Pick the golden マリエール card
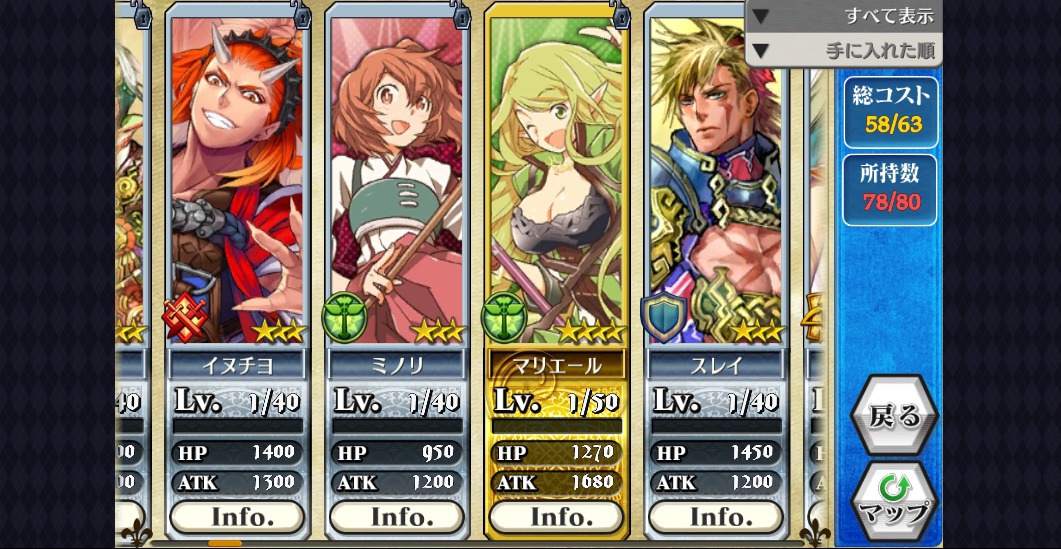Viewport: 1061px width, 549px height. click(x=556, y=180)
